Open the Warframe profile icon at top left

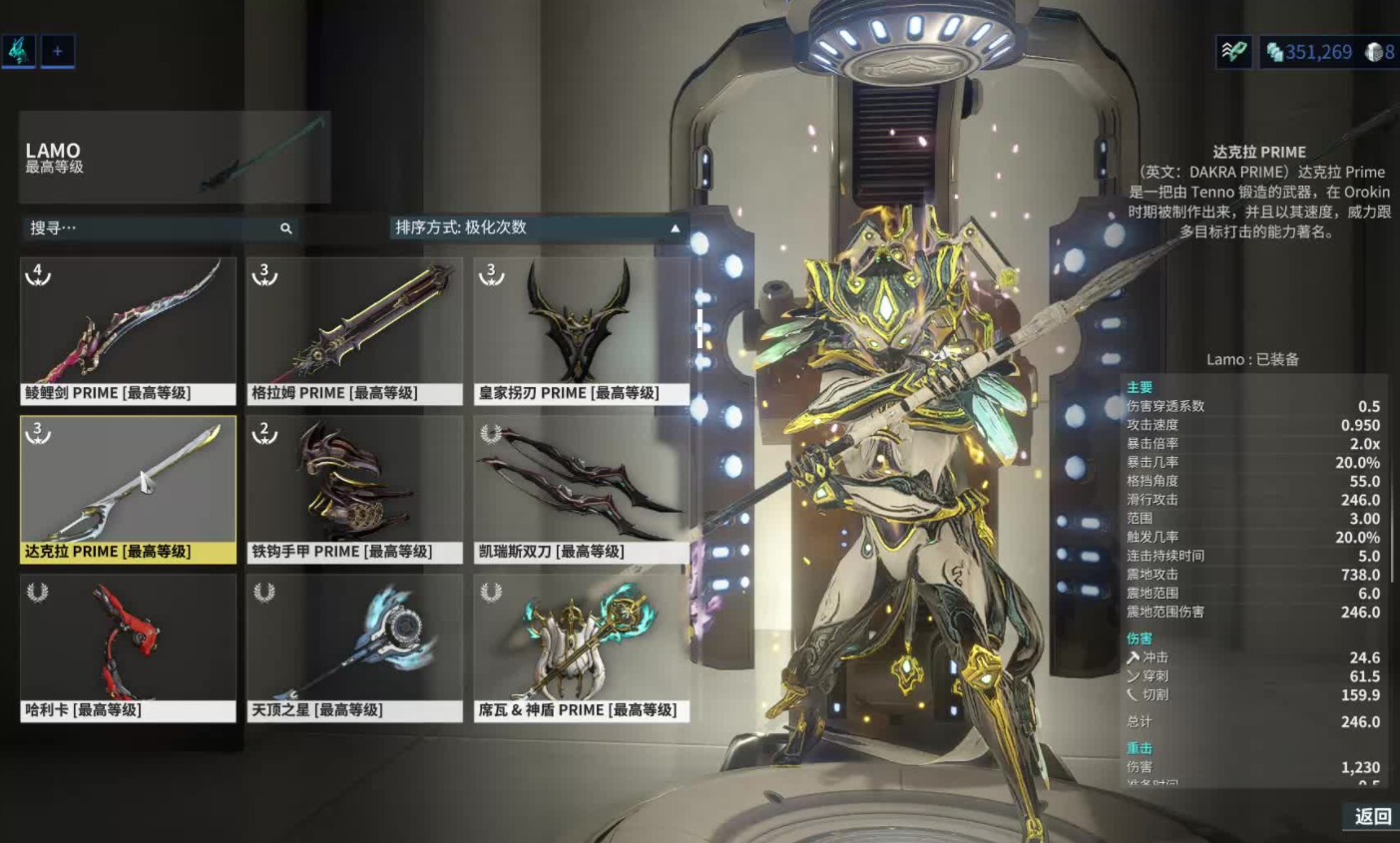19,51
